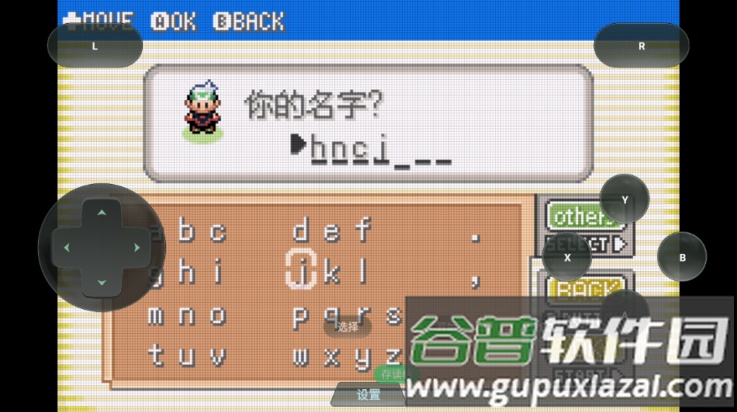Open the emulator 设置 settings tab
The image size is (737, 412).
[x=368, y=396]
